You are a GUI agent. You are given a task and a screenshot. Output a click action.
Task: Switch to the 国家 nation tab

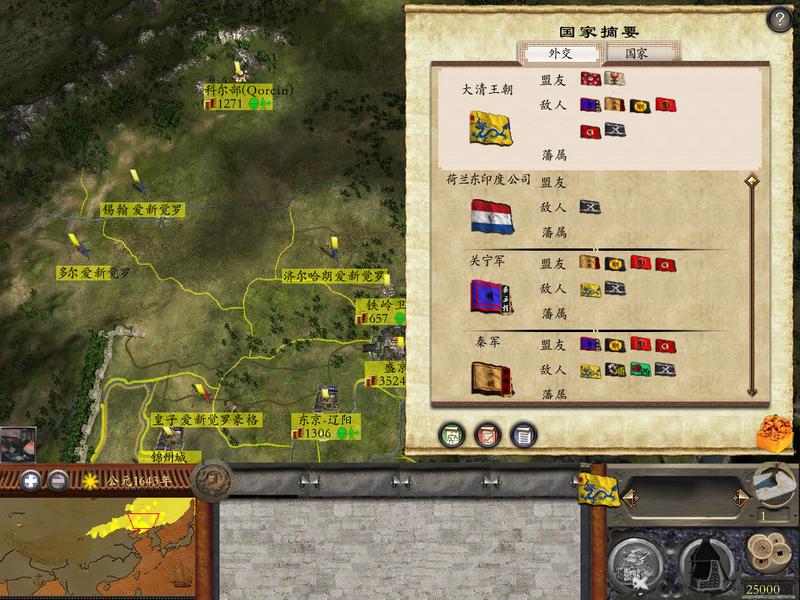pos(635,52)
